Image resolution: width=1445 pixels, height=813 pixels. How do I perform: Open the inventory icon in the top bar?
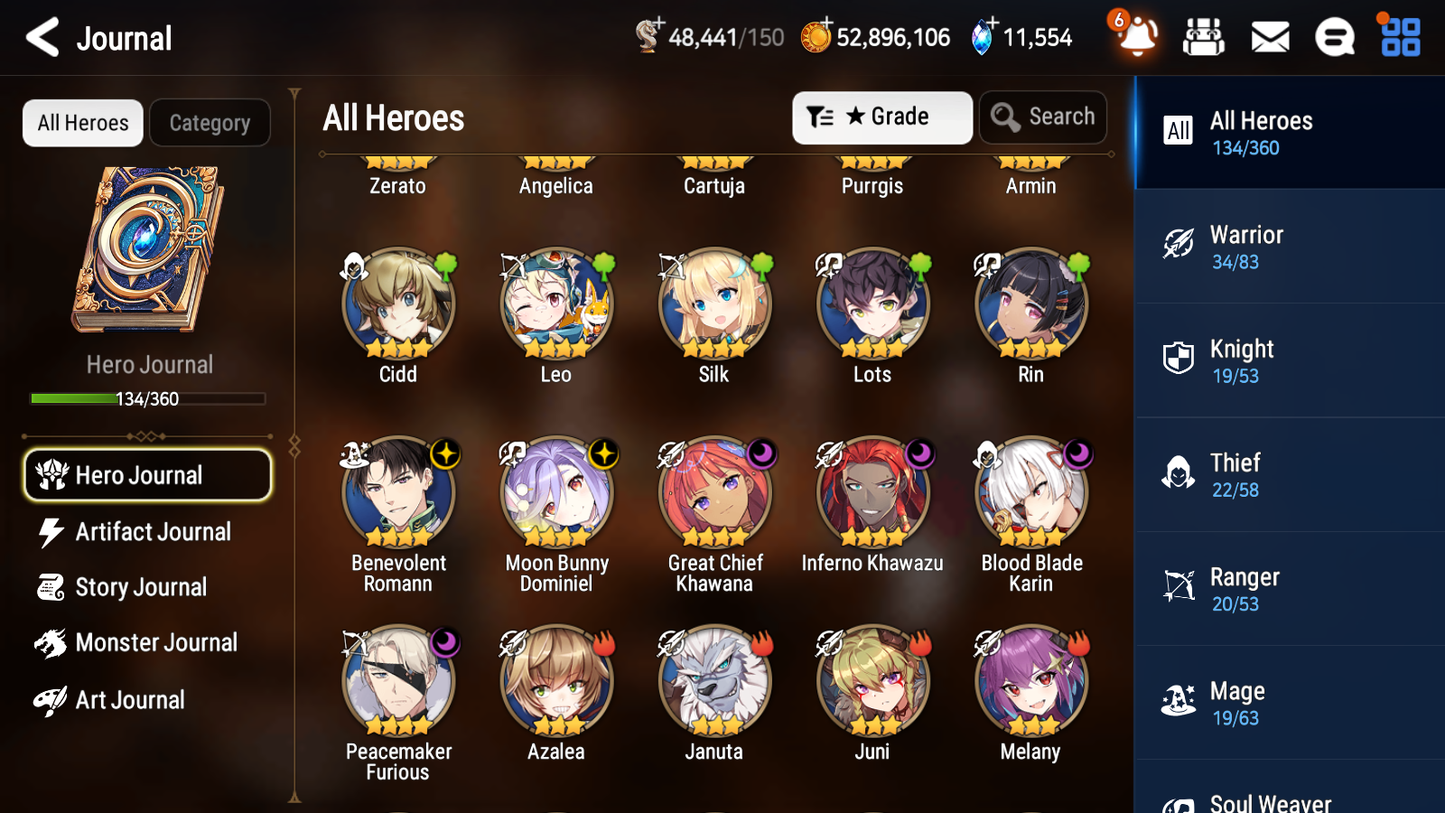tap(1203, 36)
